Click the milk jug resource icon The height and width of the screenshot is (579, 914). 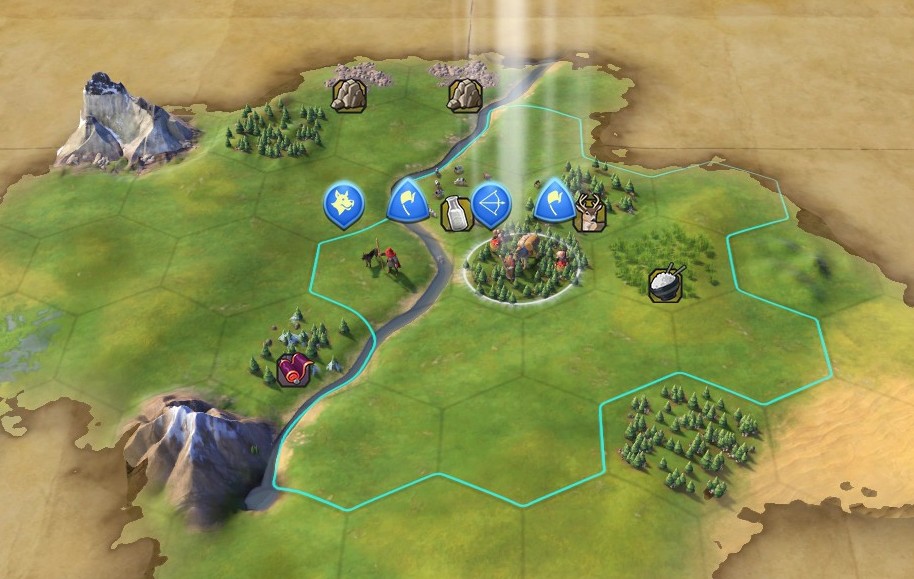pos(454,213)
